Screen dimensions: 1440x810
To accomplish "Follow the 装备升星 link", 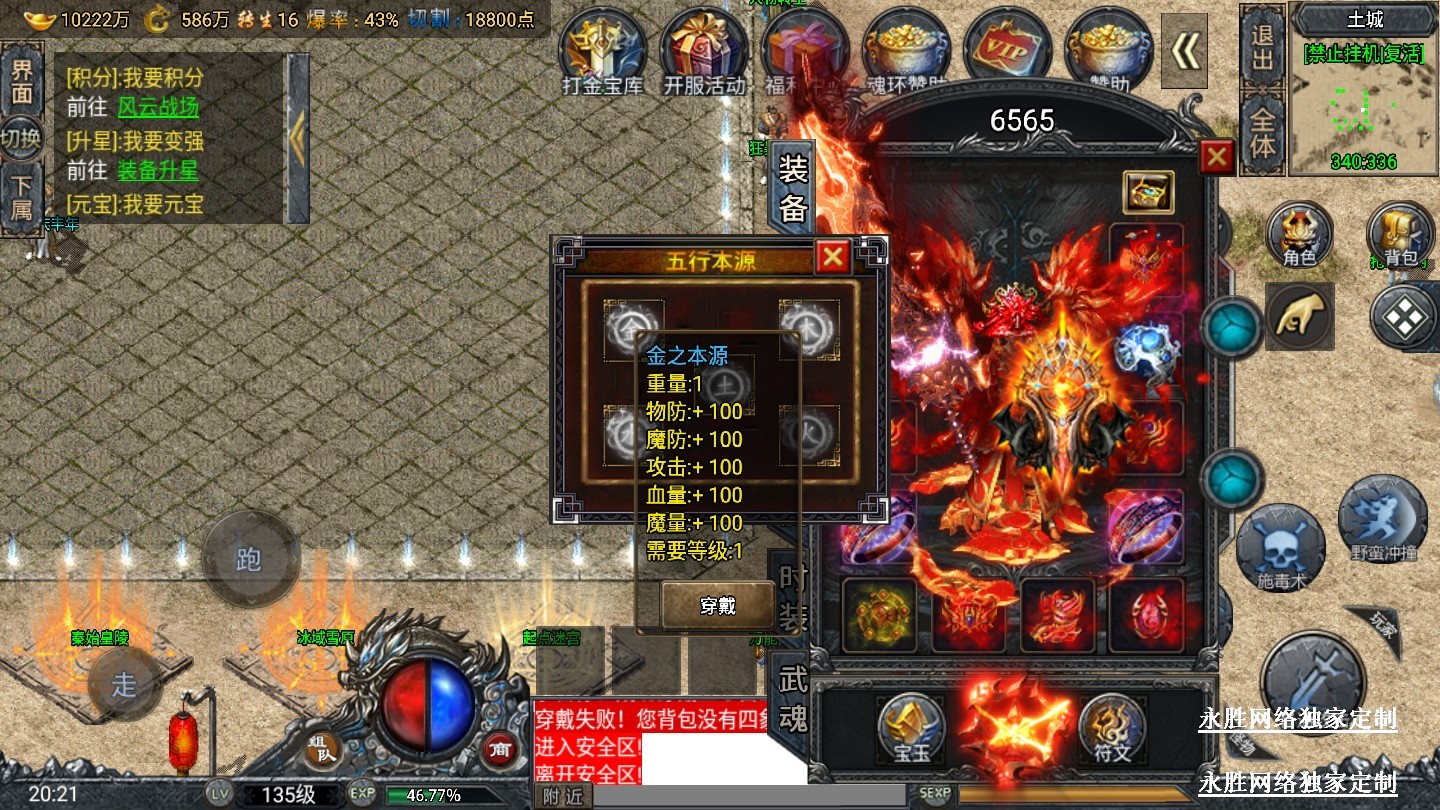I will tap(158, 171).
